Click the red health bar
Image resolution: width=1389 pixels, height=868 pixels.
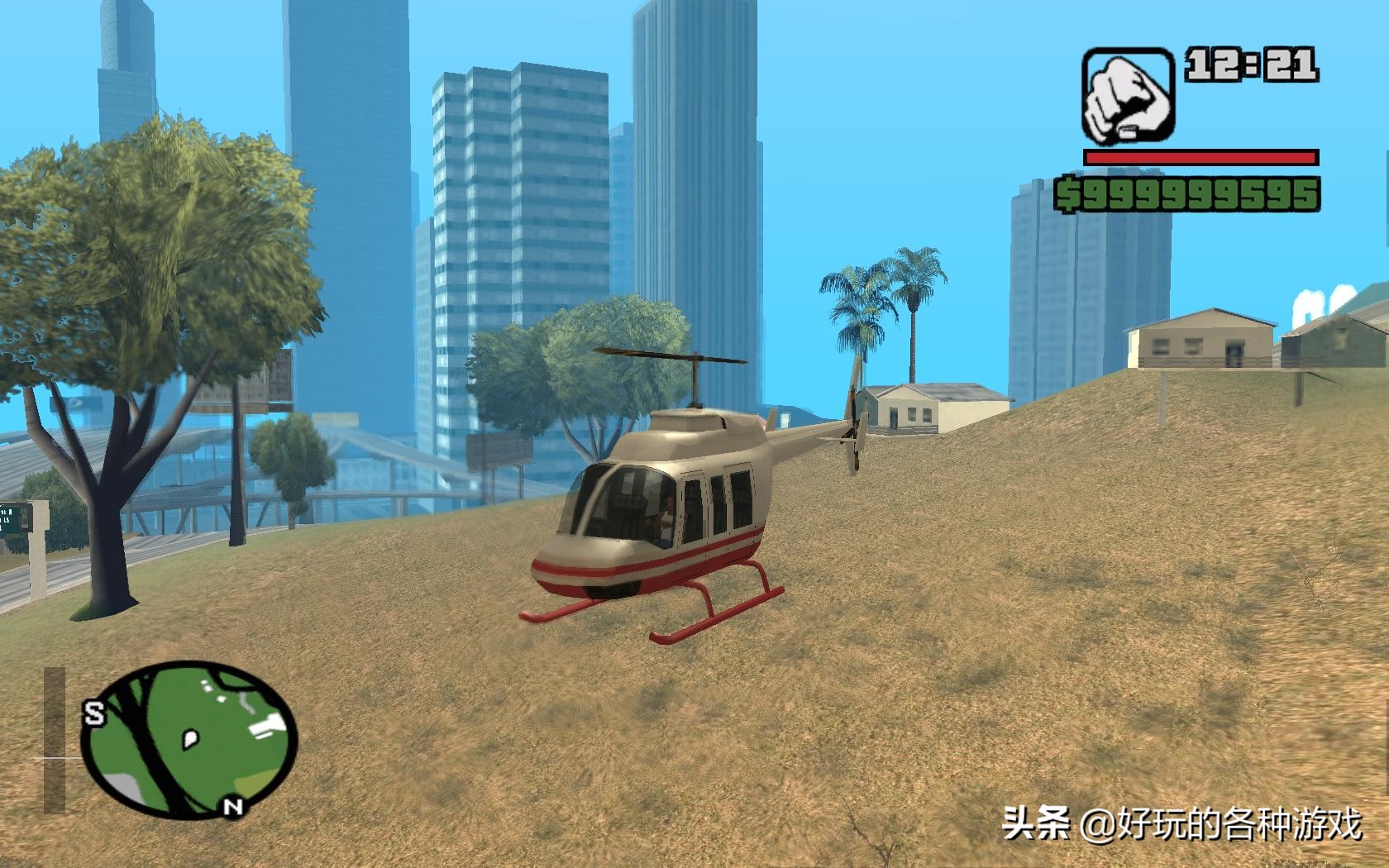pyautogui.click(x=1198, y=156)
